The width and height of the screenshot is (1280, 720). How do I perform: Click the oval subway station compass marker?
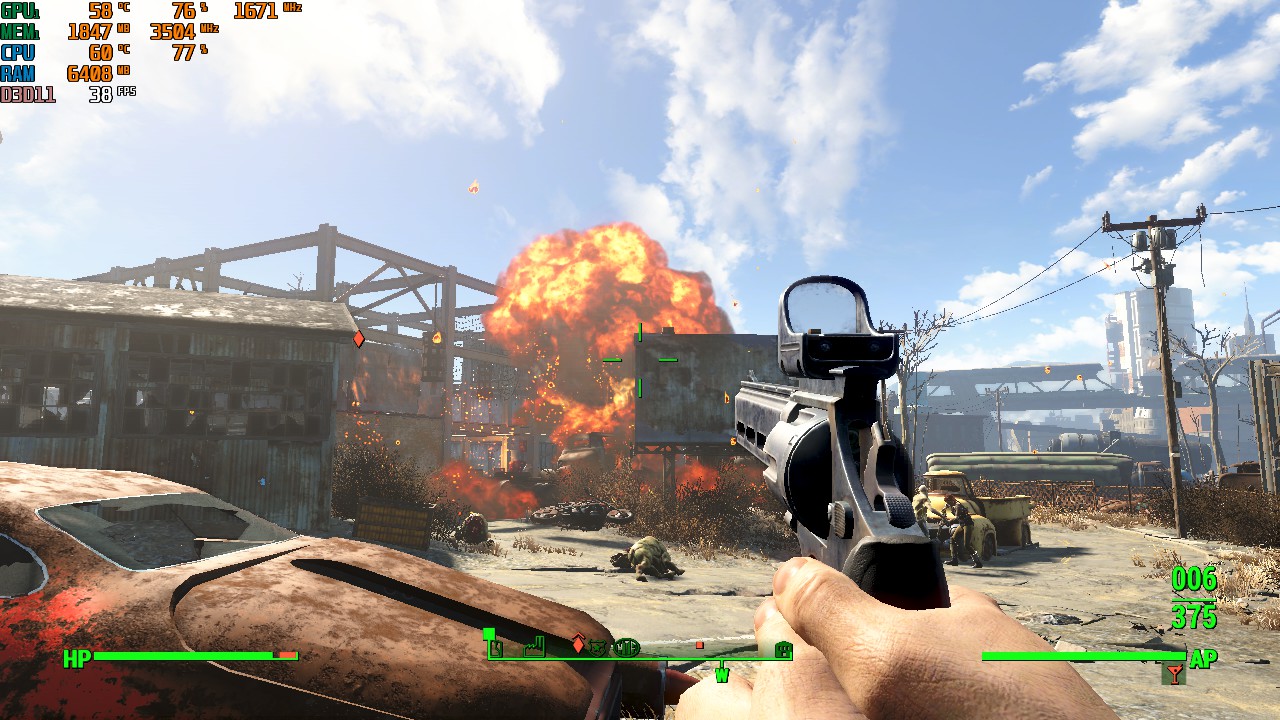[x=626, y=648]
